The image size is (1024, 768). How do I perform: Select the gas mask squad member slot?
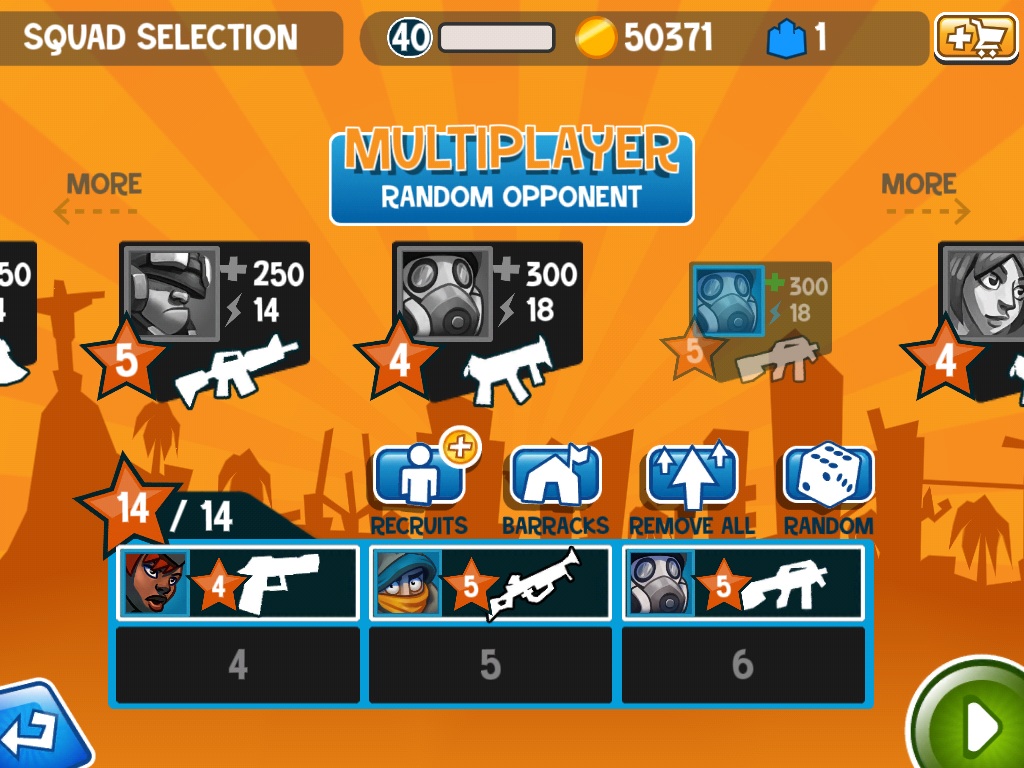(x=743, y=584)
